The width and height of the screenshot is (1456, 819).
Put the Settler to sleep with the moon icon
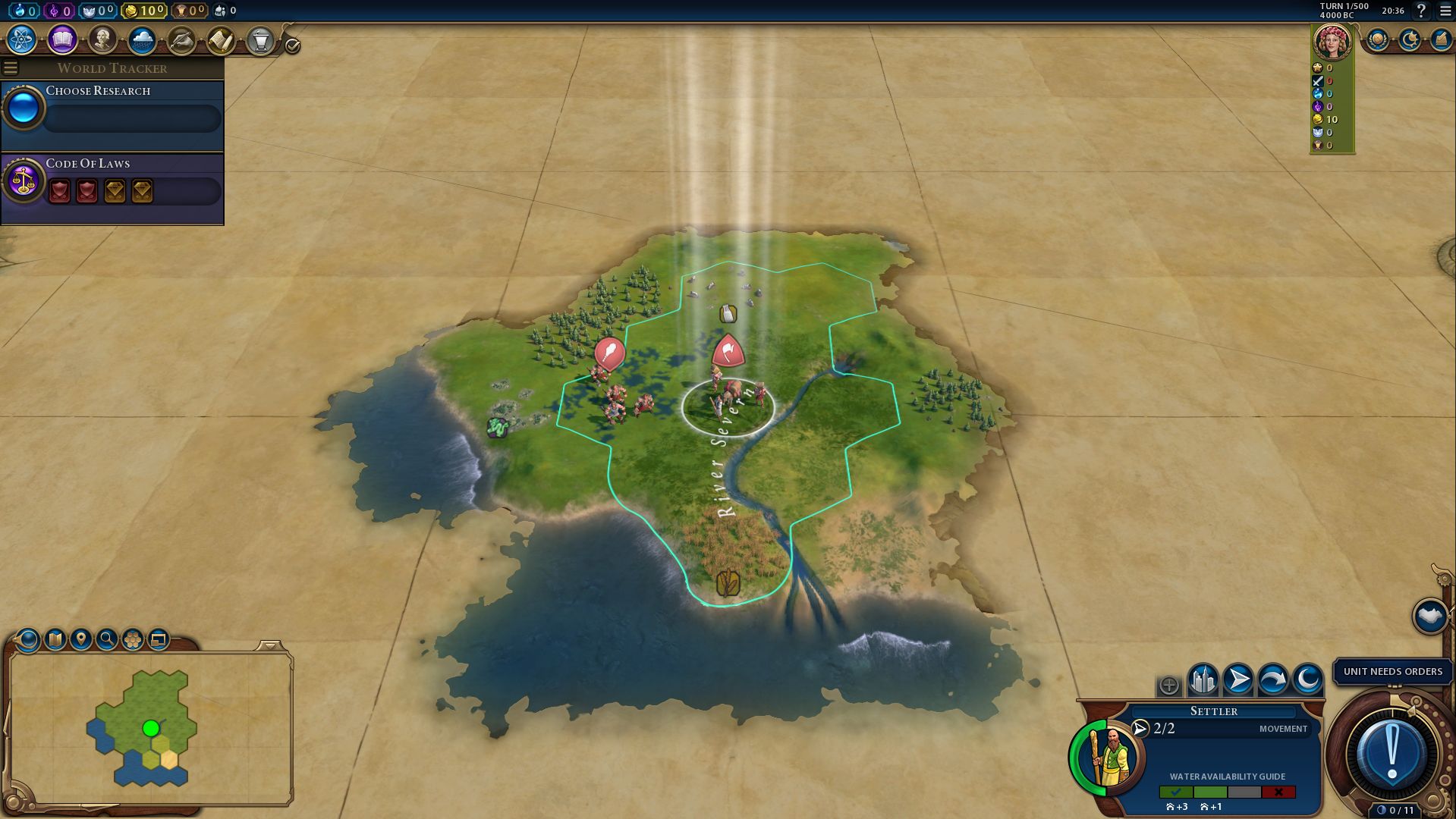(1307, 679)
